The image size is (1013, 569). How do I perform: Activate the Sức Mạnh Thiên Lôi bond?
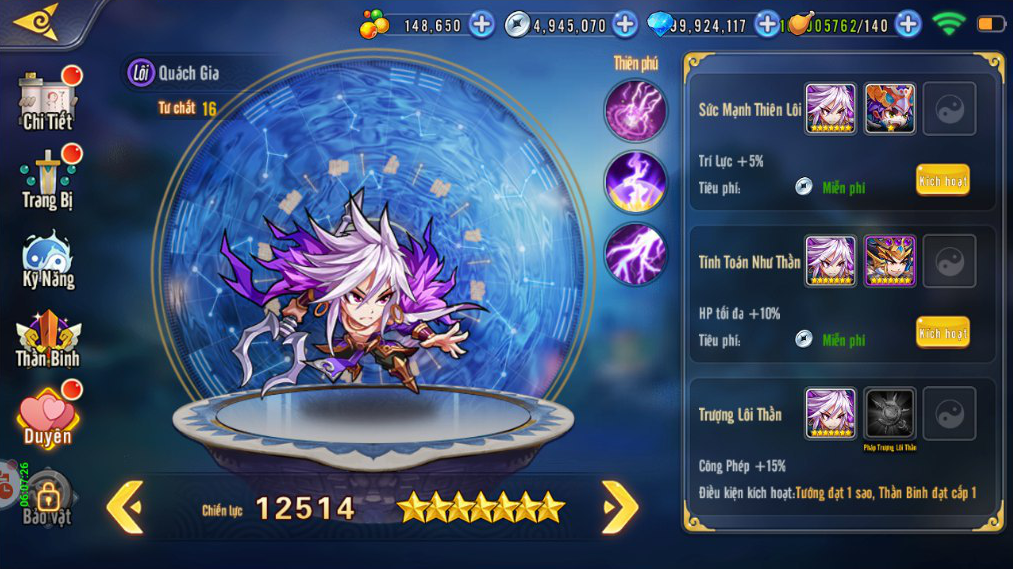[x=942, y=181]
